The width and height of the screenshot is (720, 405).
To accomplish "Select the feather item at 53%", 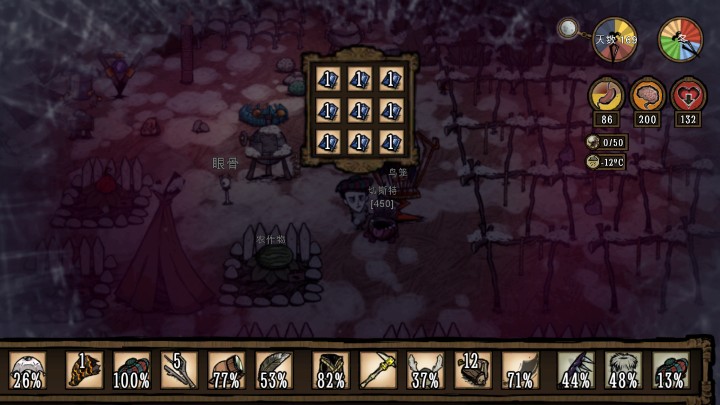I will click(274, 370).
